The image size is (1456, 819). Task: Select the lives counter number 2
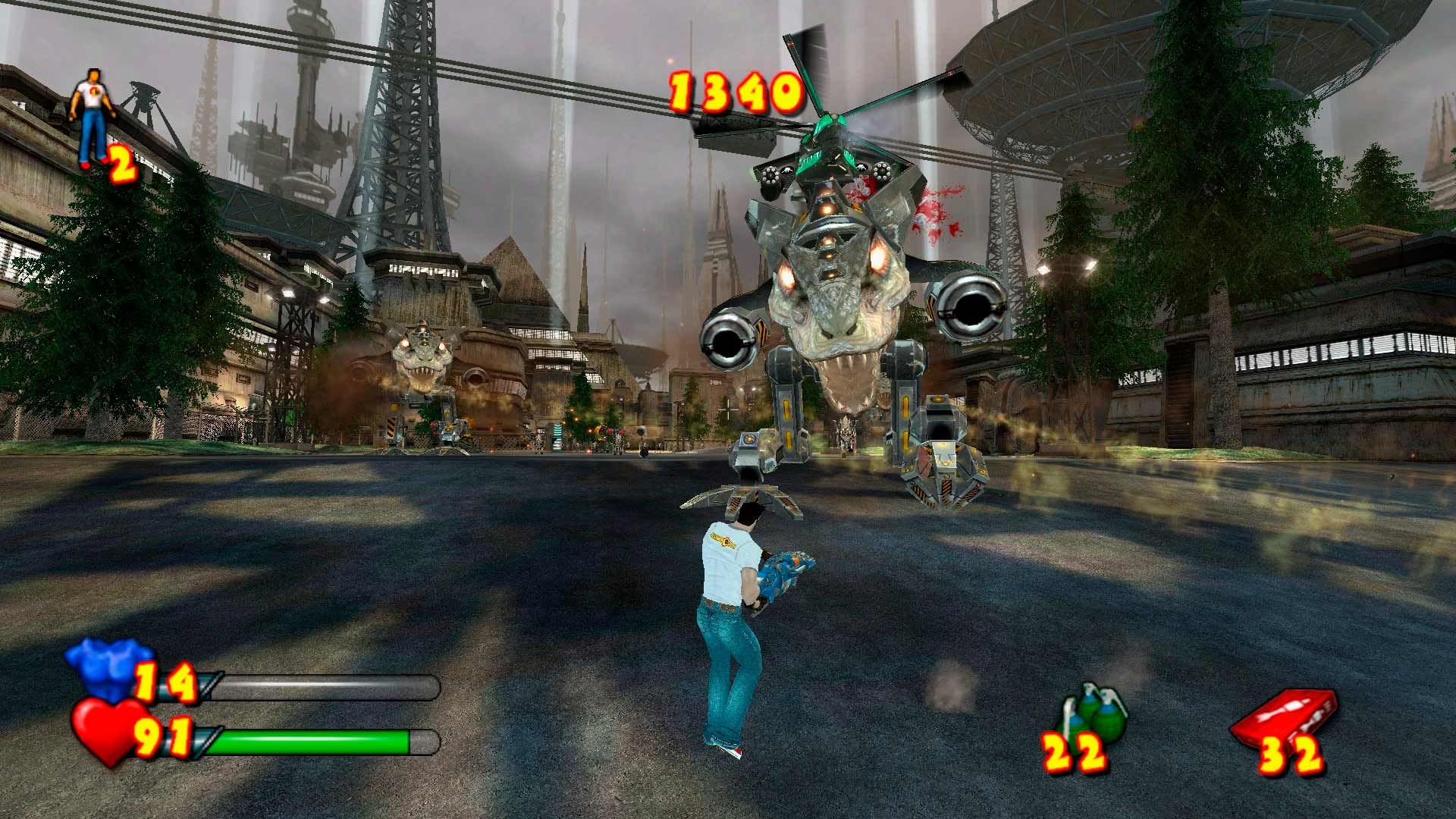click(121, 163)
